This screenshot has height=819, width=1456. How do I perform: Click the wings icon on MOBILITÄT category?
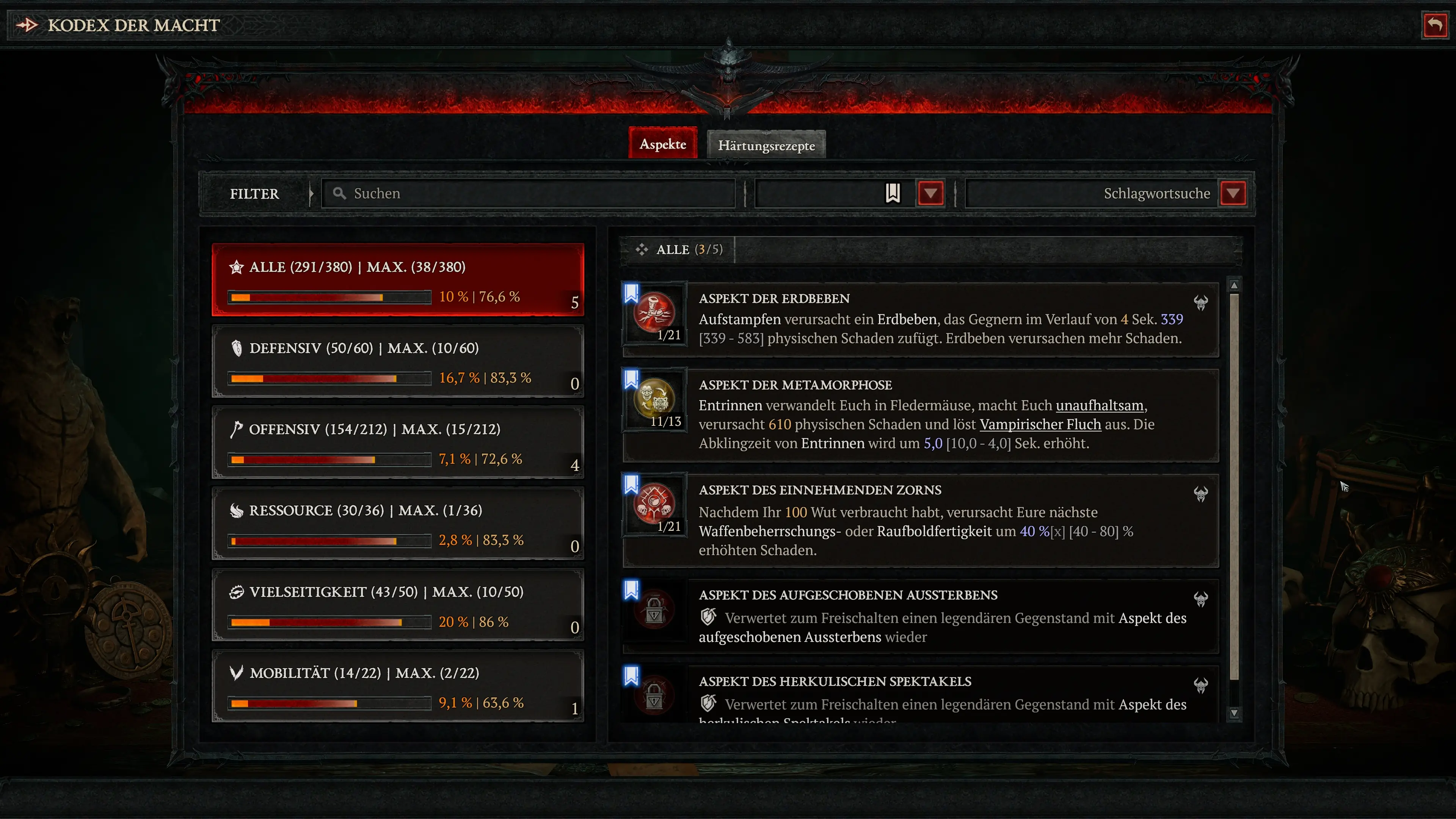(x=237, y=673)
